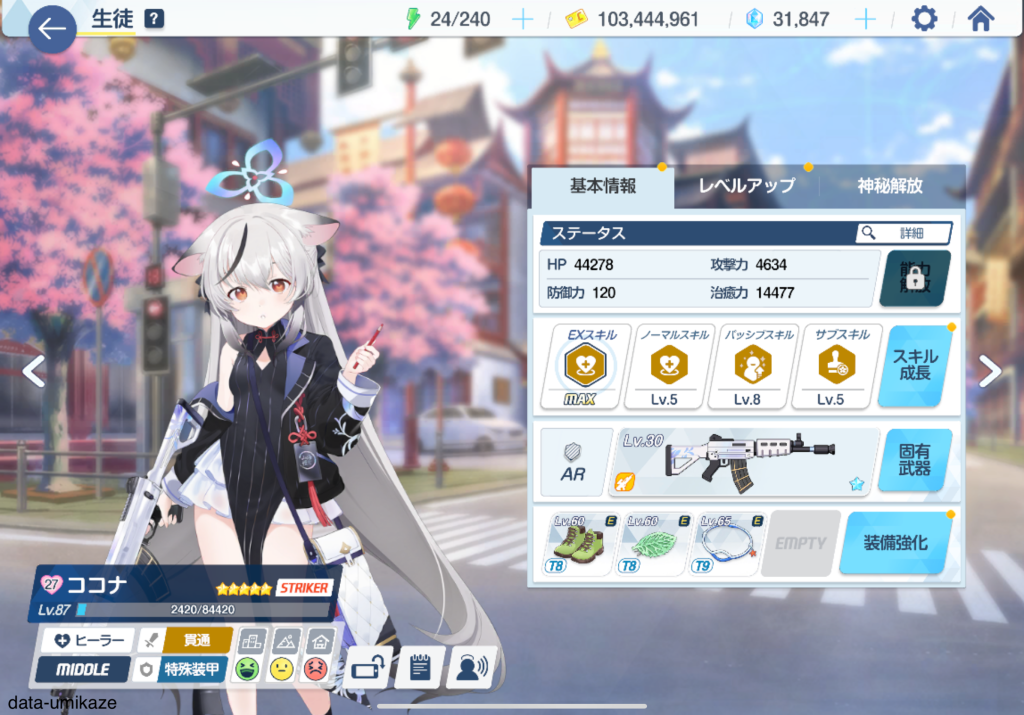Show the next student with right arrow

pos(989,371)
